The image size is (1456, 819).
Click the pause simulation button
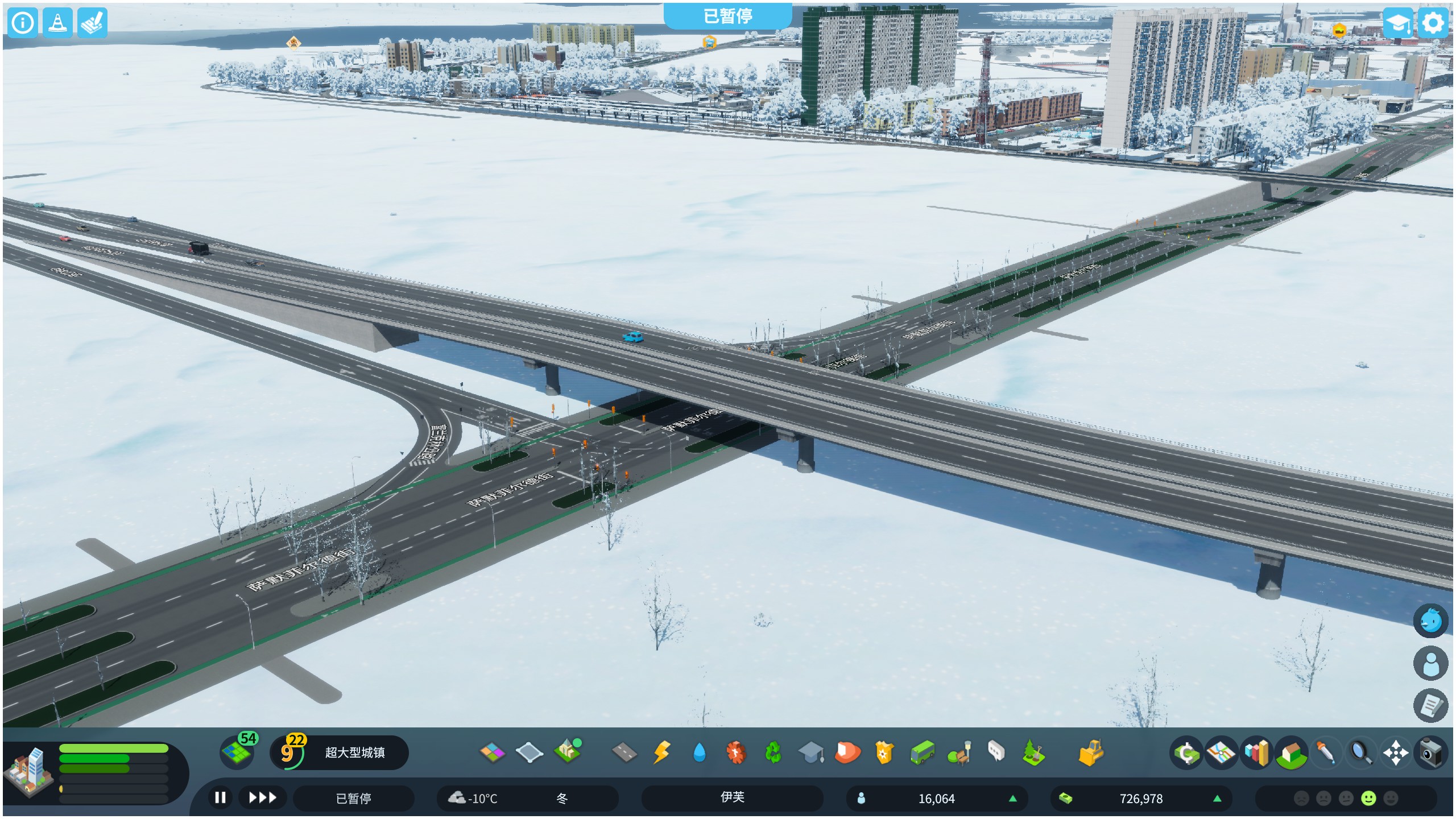point(220,798)
